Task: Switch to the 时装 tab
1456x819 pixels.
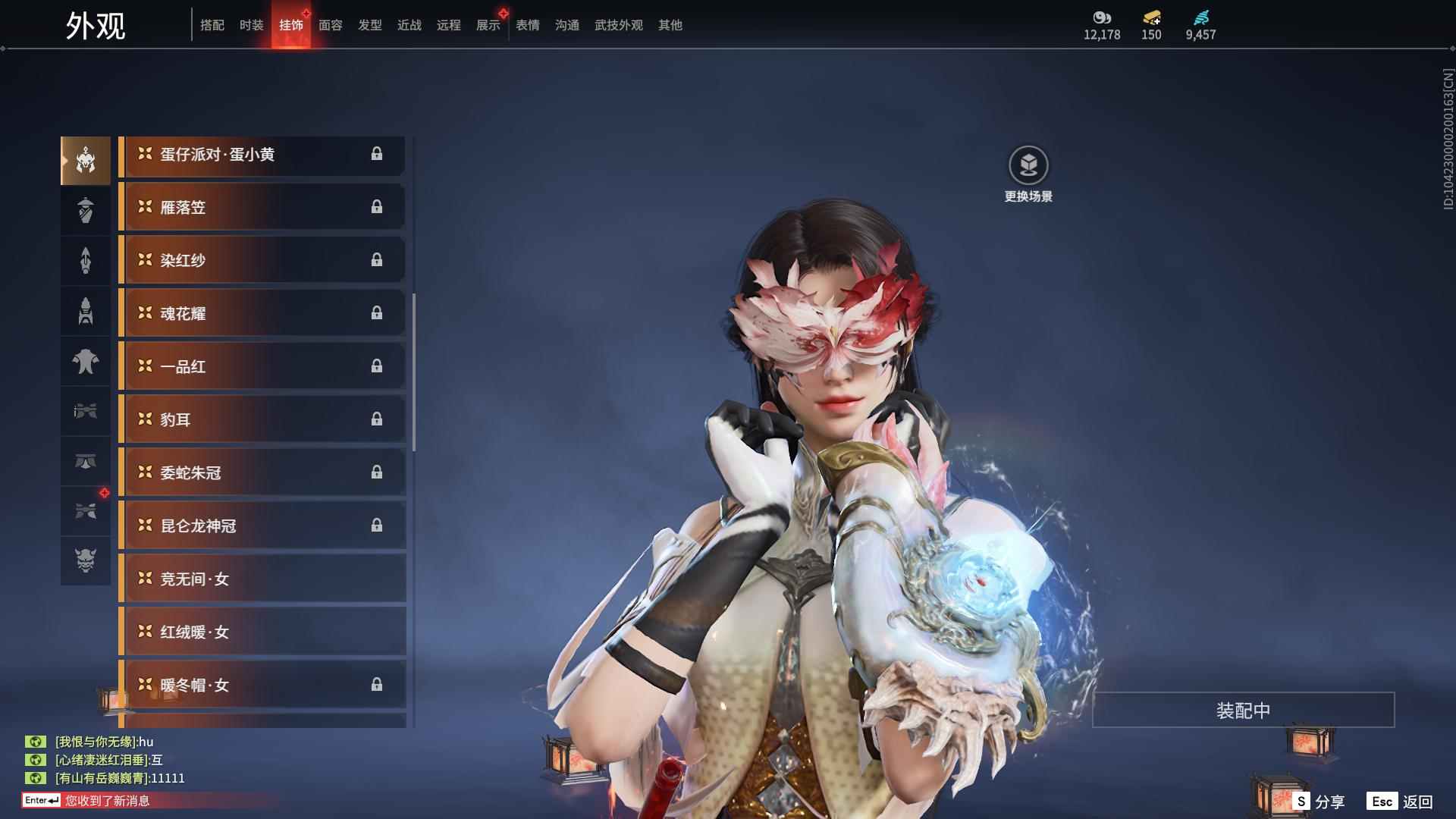Action: click(x=251, y=25)
